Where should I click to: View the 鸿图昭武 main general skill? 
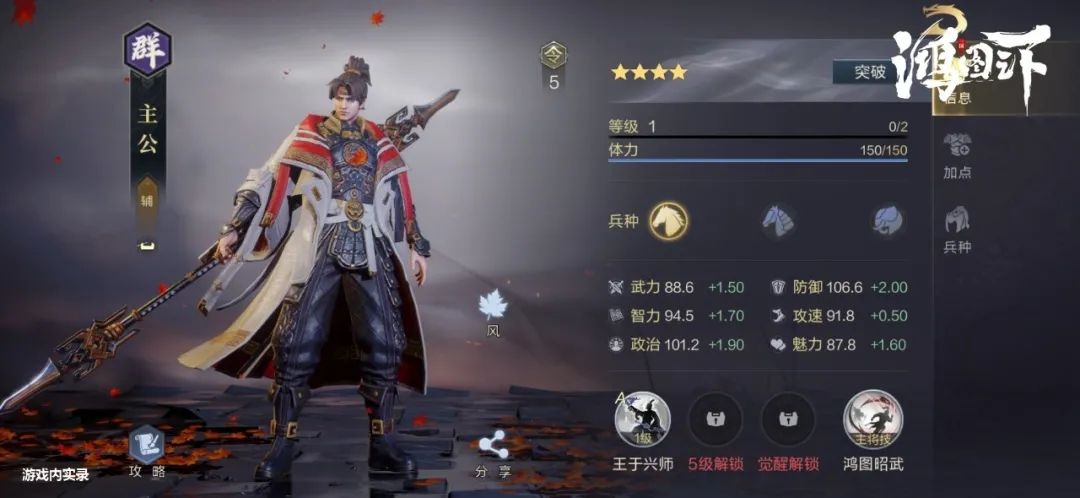coord(873,420)
